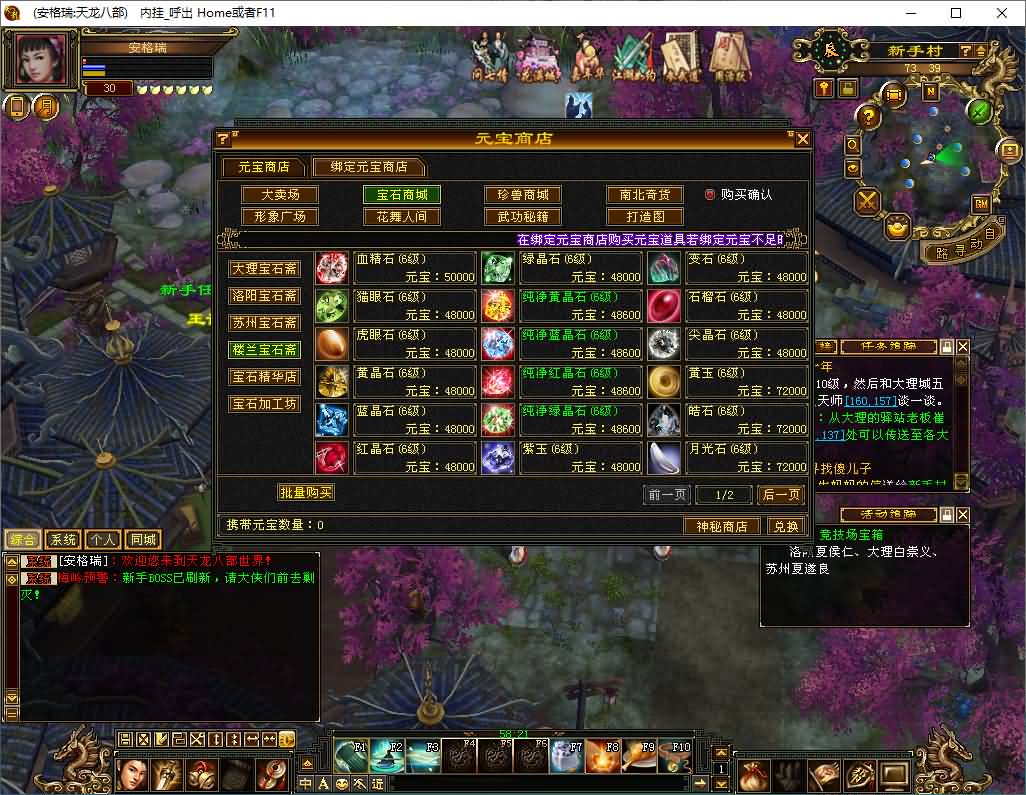Image resolution: width=1026 pixels, height=795 pixels.
Task: Go to the next page with 后一页
Action: coord(781,495)
